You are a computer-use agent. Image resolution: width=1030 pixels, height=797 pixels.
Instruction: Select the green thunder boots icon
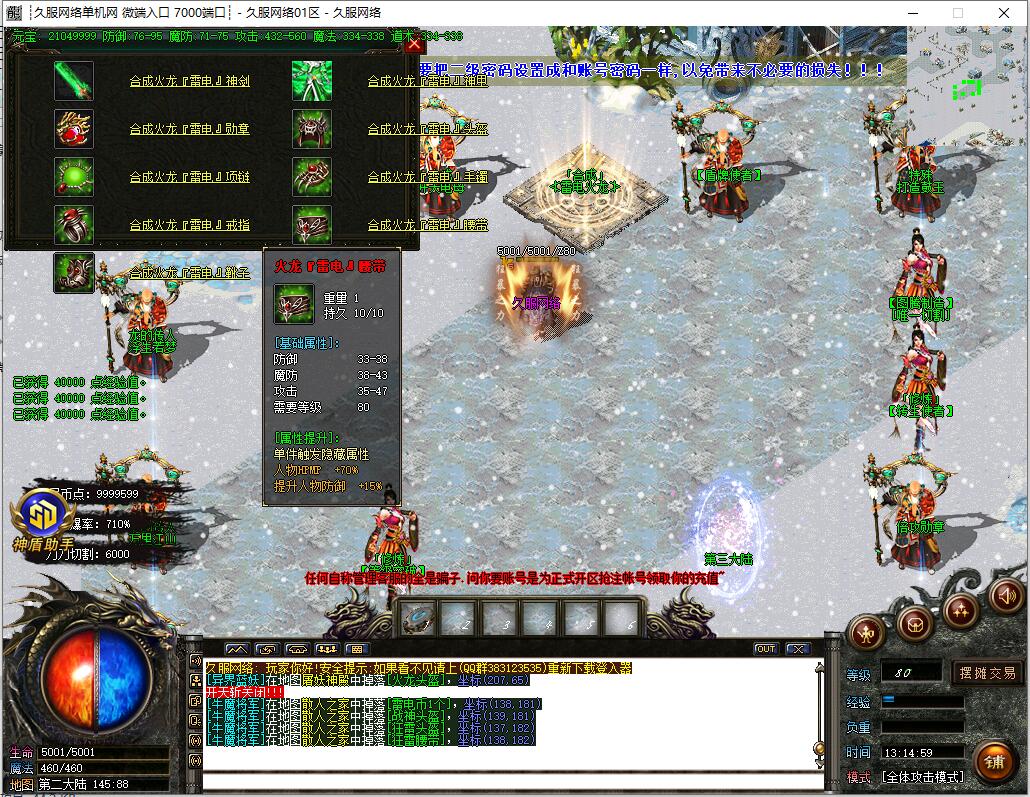[x=74, y=272]
